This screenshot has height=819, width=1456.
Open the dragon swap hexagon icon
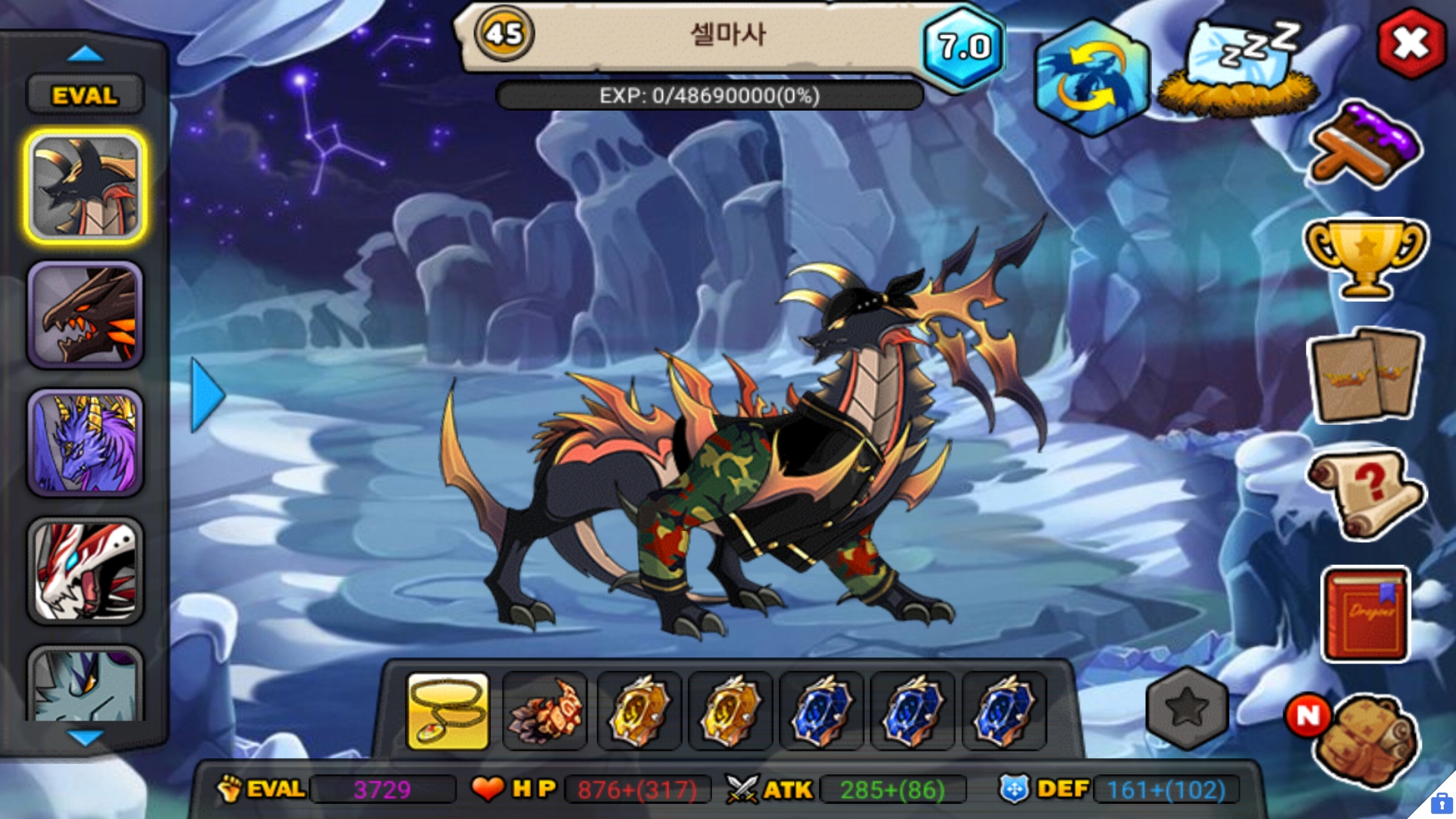(x=1092, y=78)
